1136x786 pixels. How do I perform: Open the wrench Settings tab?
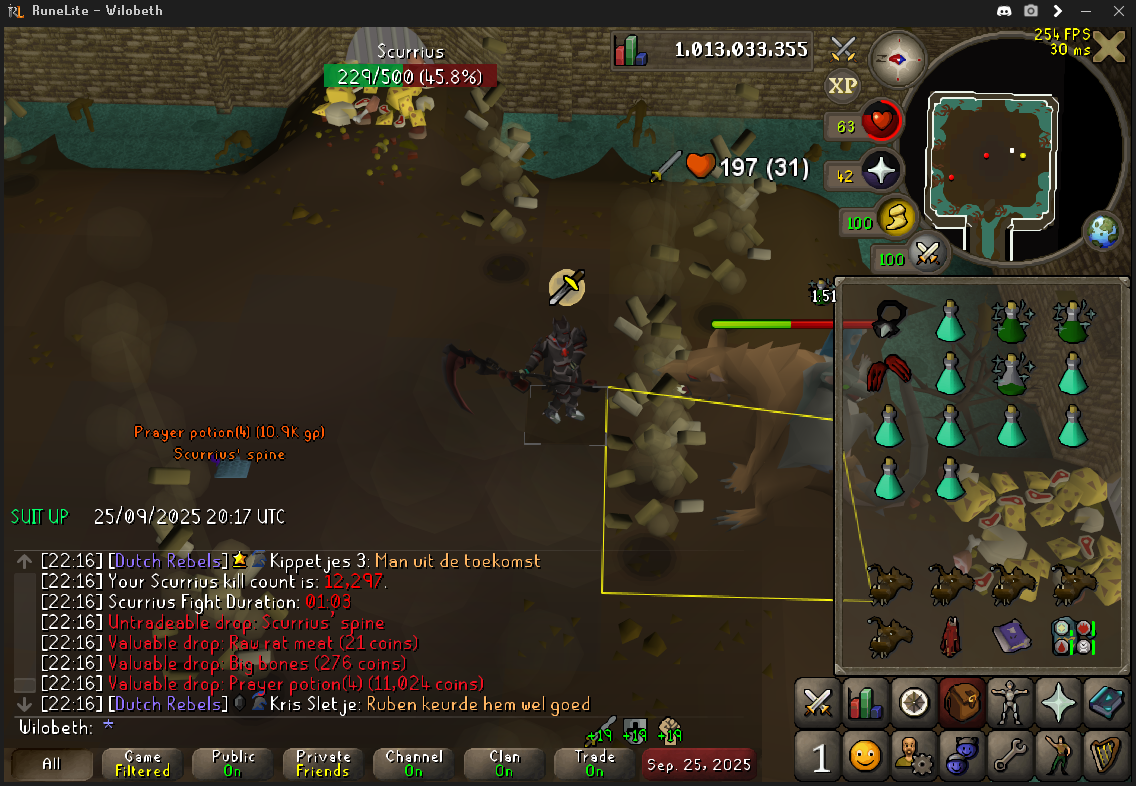1008,758
